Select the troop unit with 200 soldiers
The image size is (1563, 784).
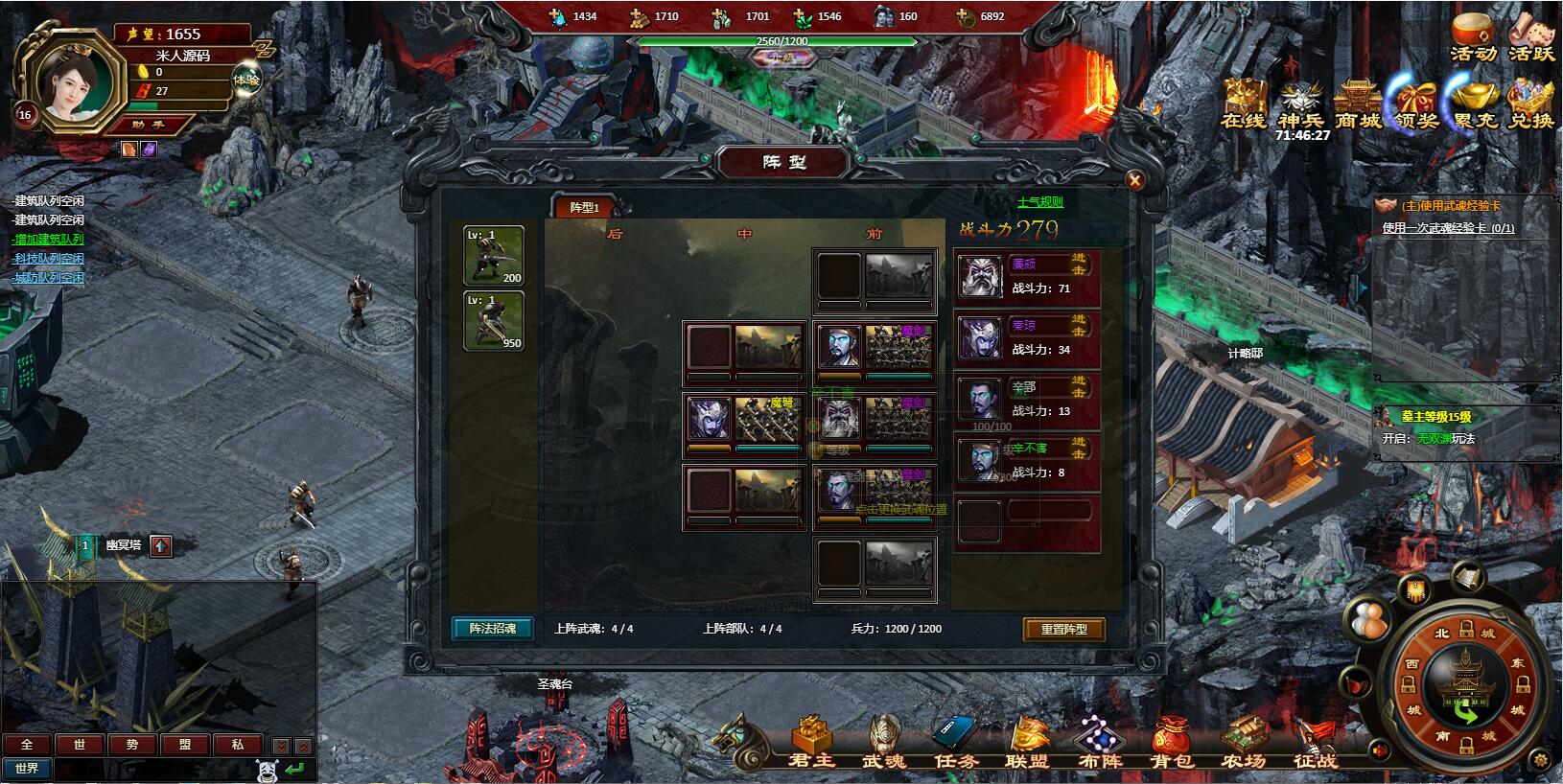(494, 256)
